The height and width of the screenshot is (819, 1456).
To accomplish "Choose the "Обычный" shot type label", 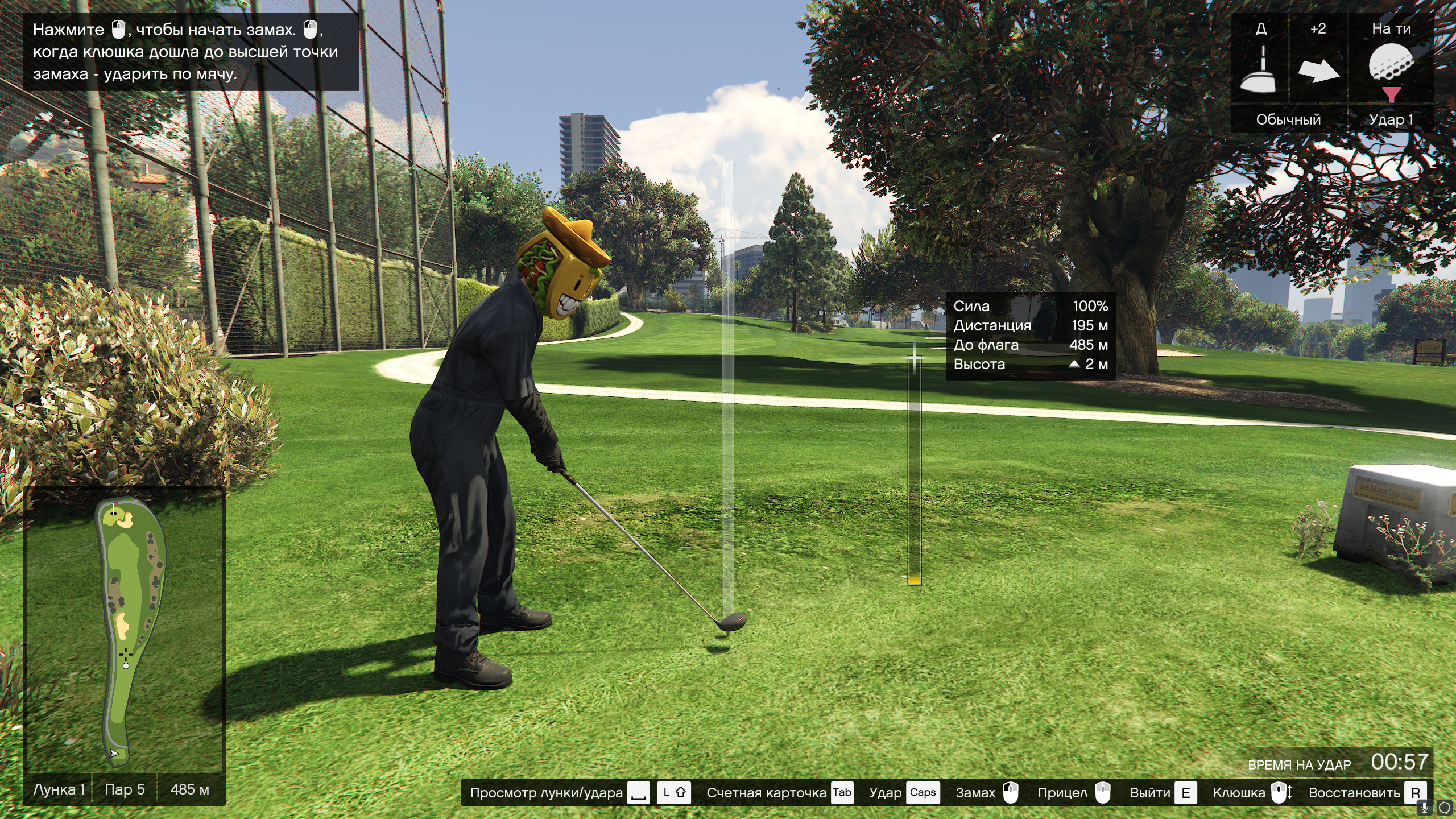I will click(1288, 119).
